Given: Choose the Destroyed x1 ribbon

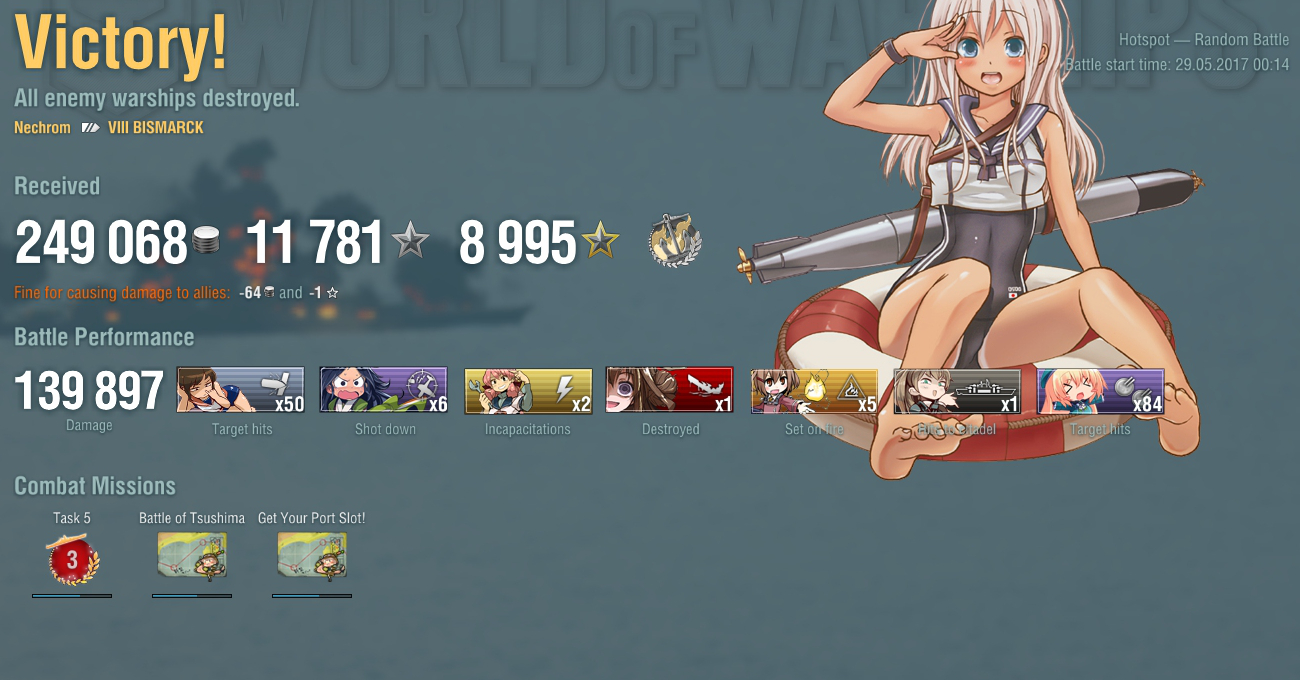Looking at the screenshot, I should pyautogui.click(x=670, y=390).
